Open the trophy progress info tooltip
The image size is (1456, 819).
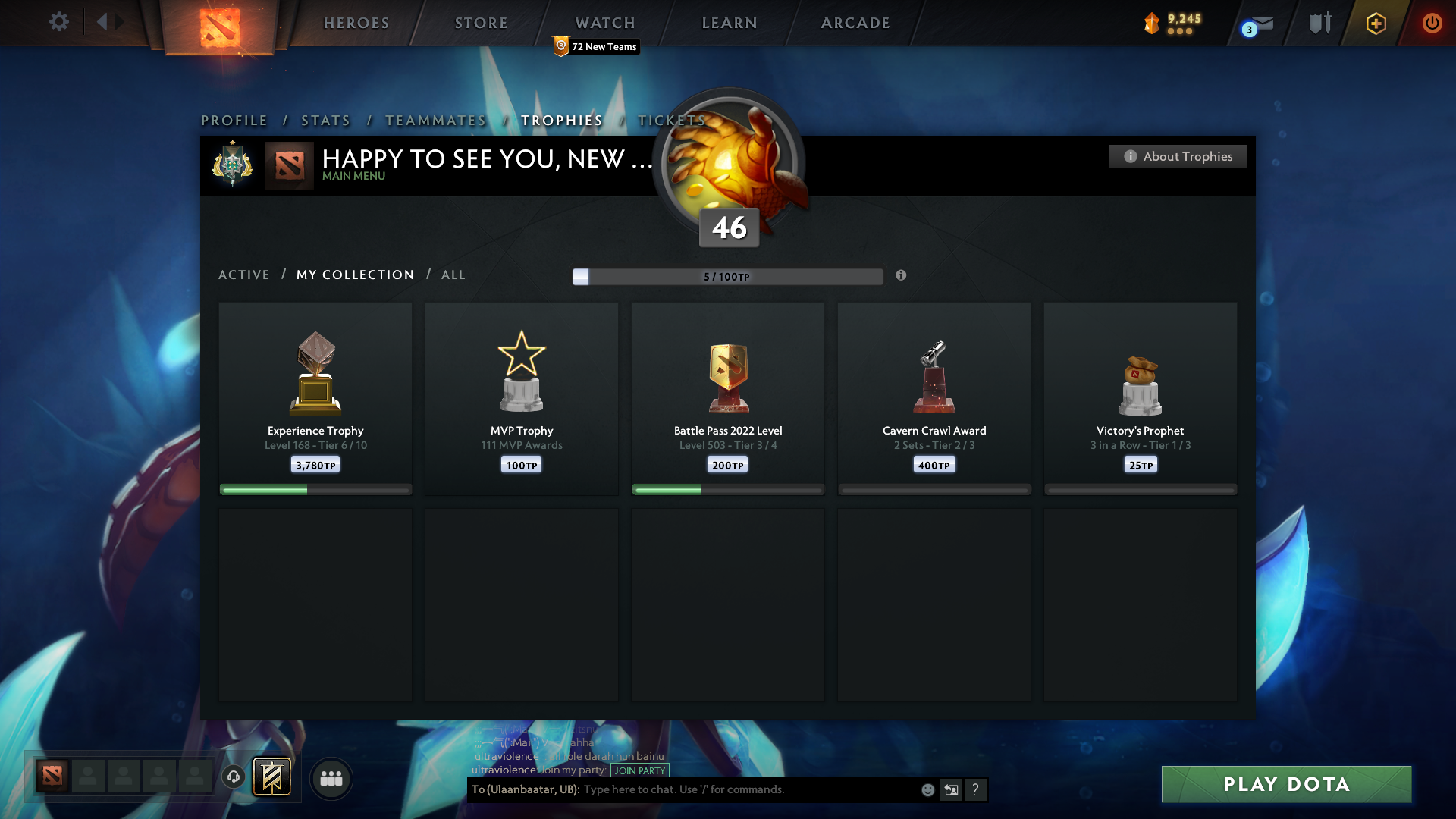click(x=902, y=277)
